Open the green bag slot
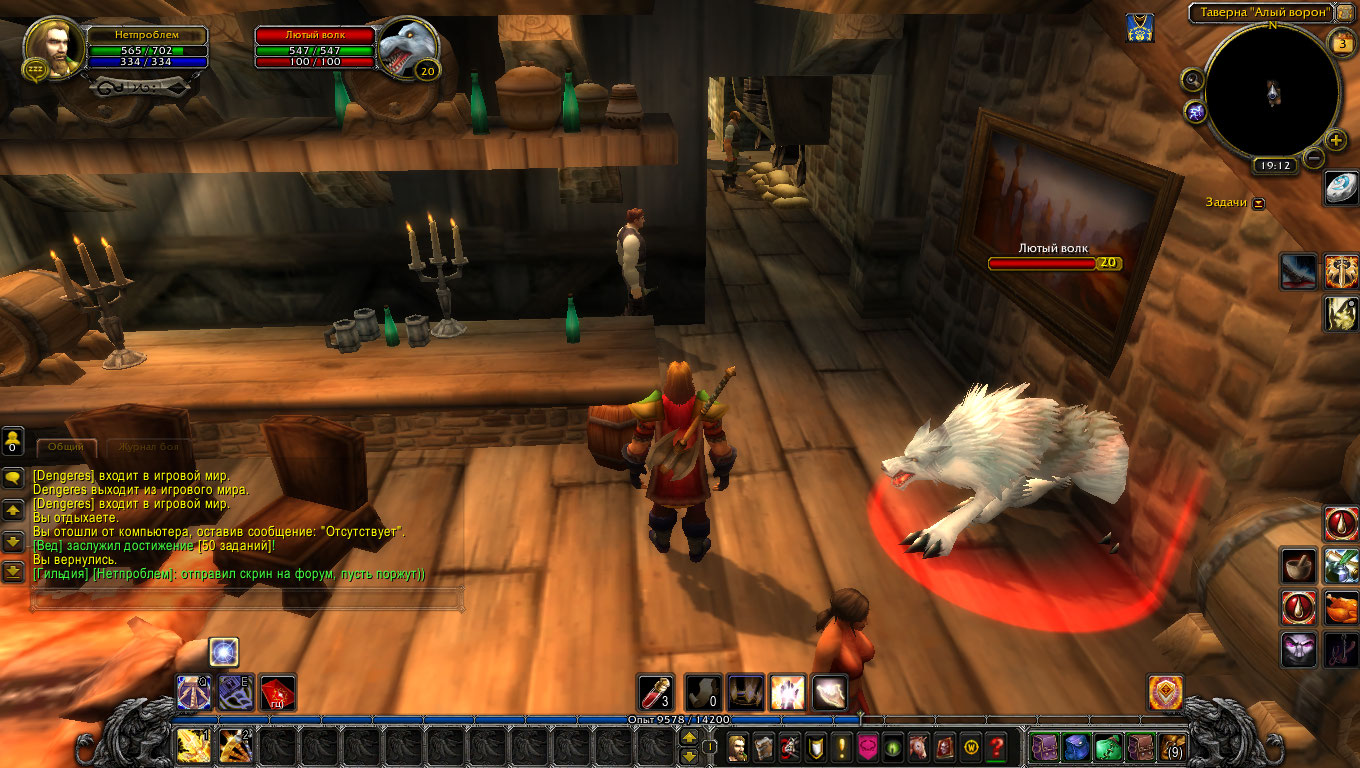 tap(1107, 746)
